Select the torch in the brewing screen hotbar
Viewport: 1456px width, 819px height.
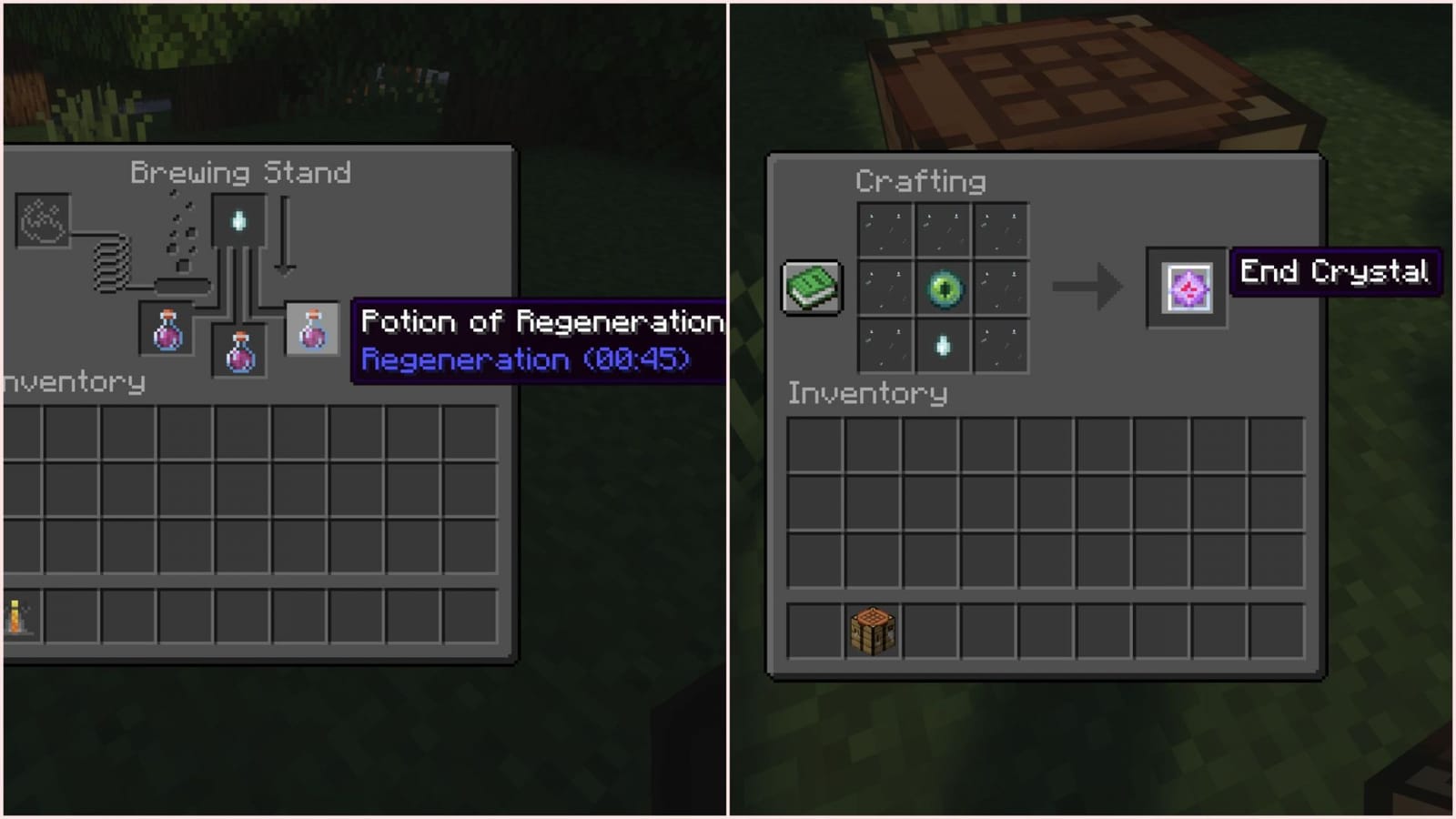16,617
